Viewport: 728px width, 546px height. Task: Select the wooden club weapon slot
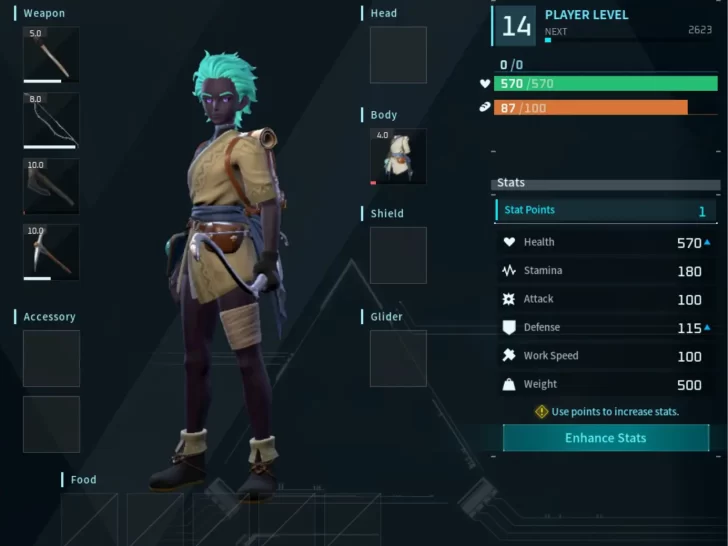coord(51,54)
